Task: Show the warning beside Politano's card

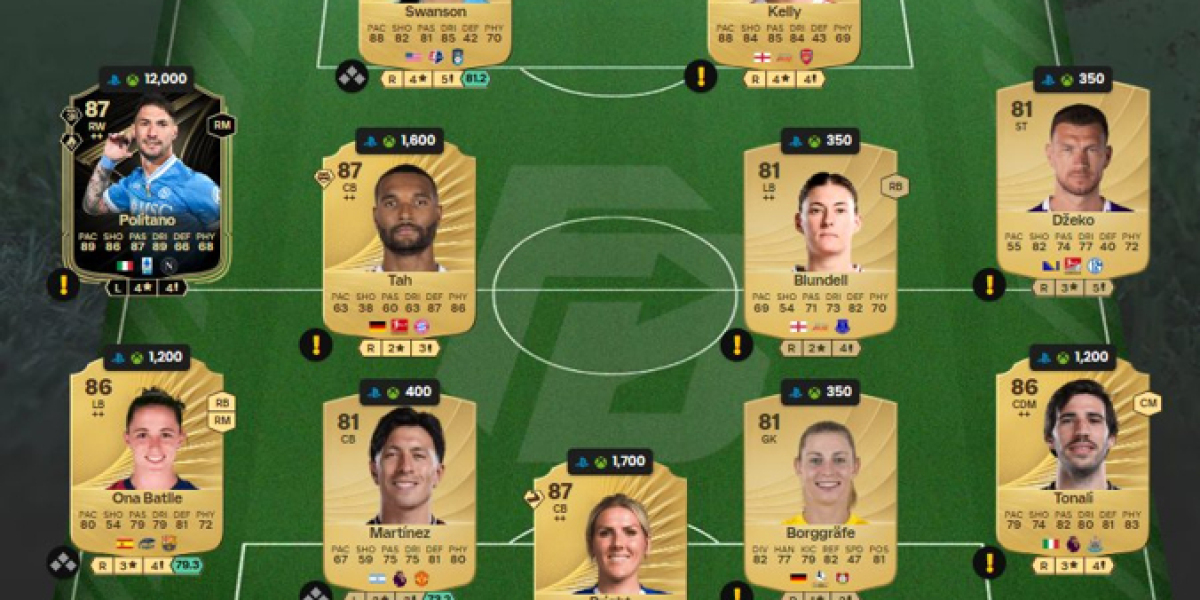Action: 63,284
